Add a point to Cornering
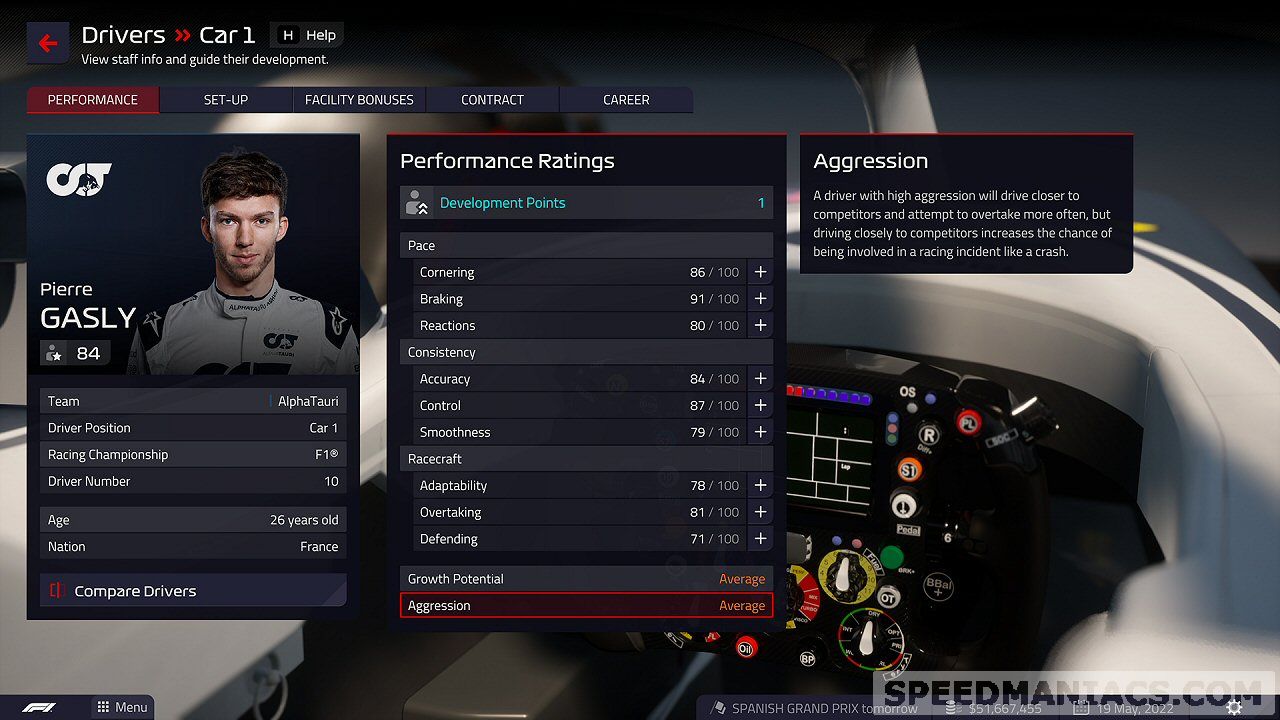The height and width of the screenshot is (720, 1280). click(x=760, y=272)
